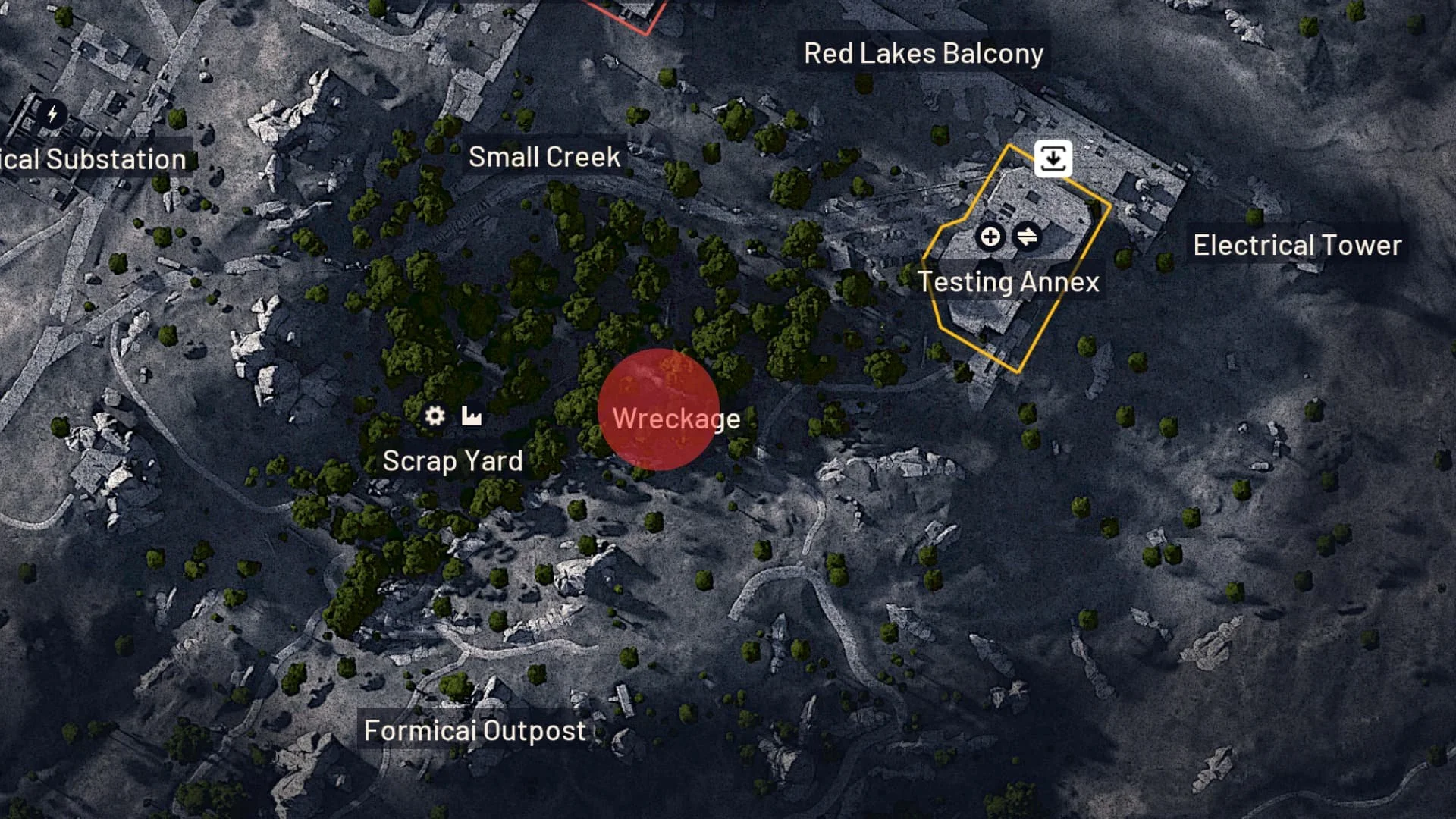Click the red Wreckage zone circle
The image size is (1456, 819).
(658, 409)
